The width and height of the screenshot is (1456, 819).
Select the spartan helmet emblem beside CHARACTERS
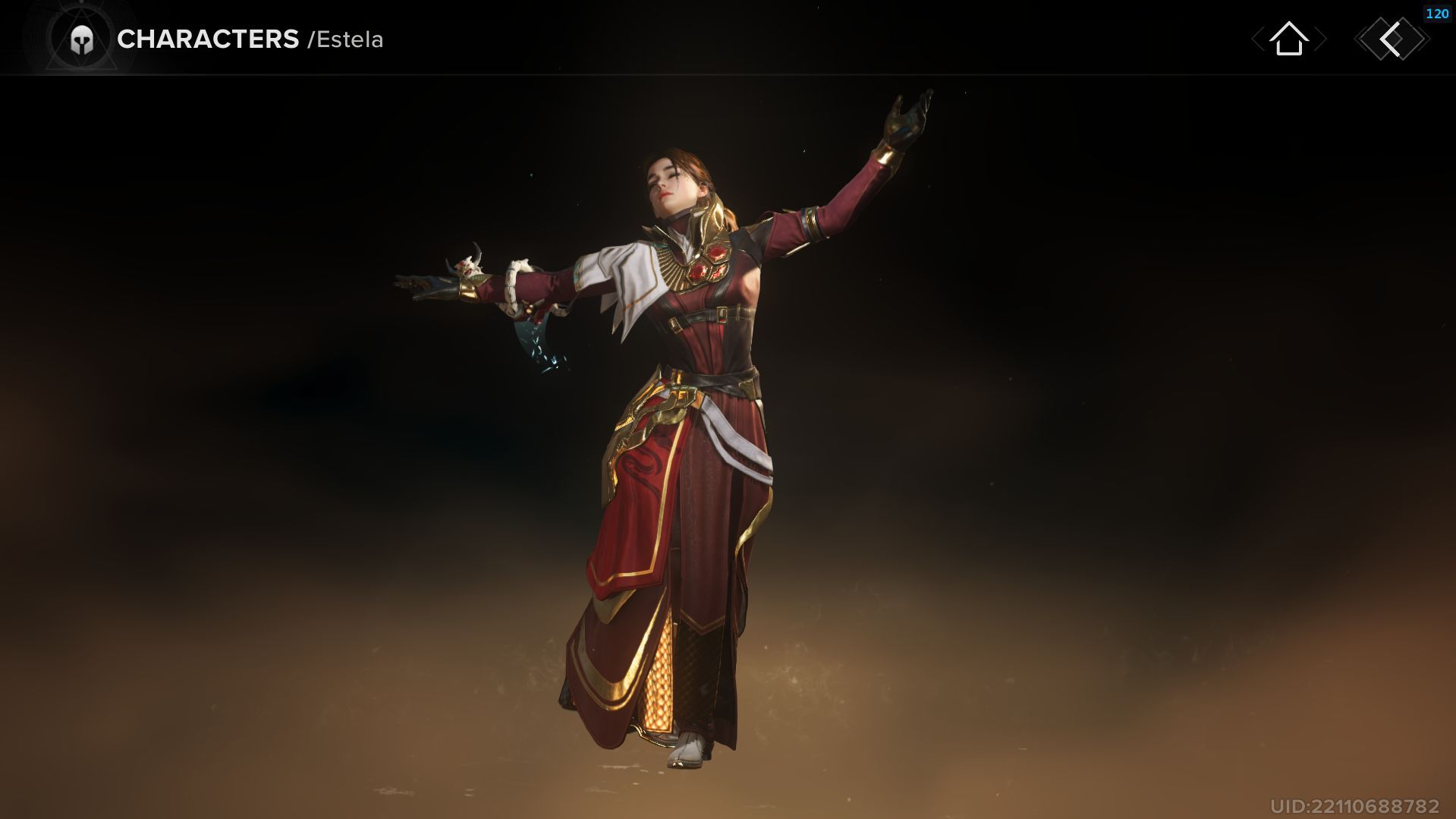point(83,38)
